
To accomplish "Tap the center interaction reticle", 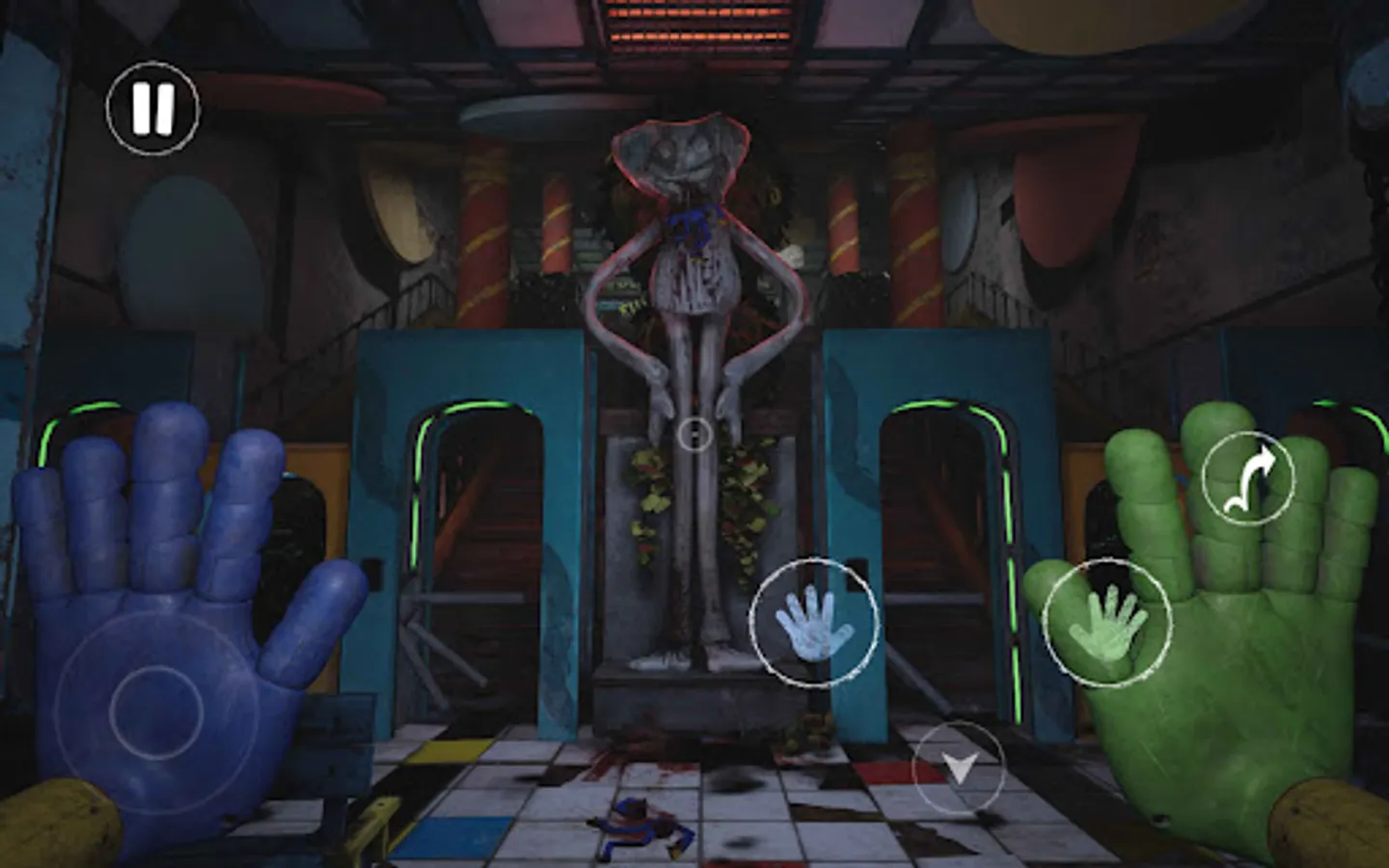I will click(696, 433).
